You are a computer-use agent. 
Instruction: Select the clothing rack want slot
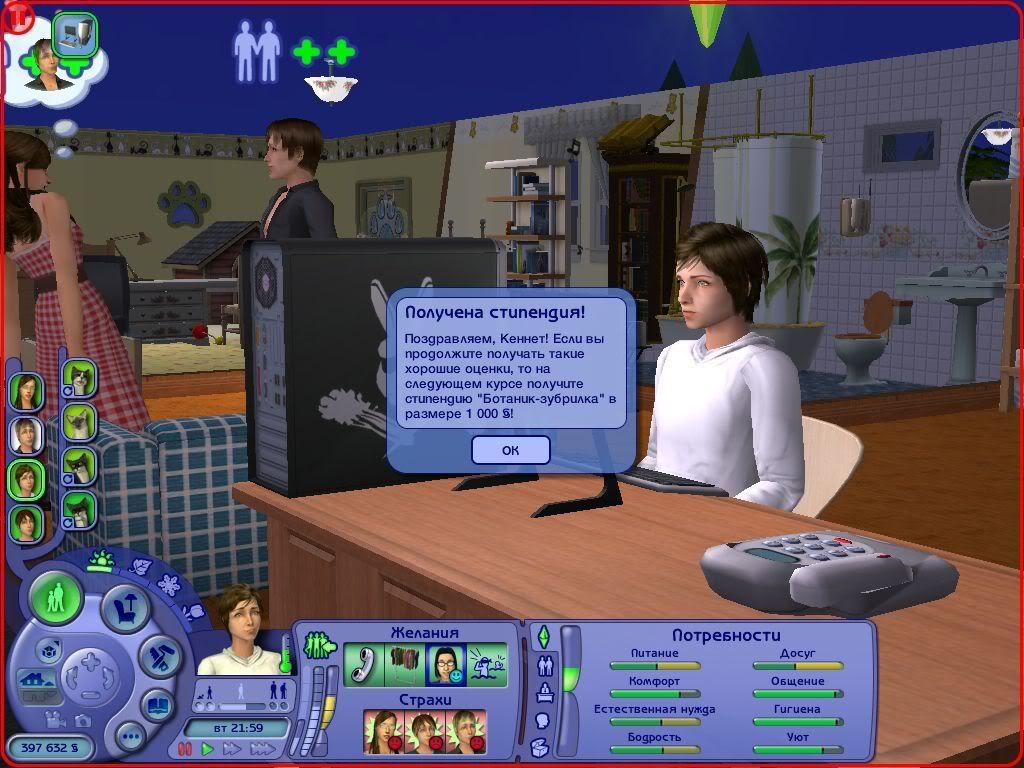404,665
